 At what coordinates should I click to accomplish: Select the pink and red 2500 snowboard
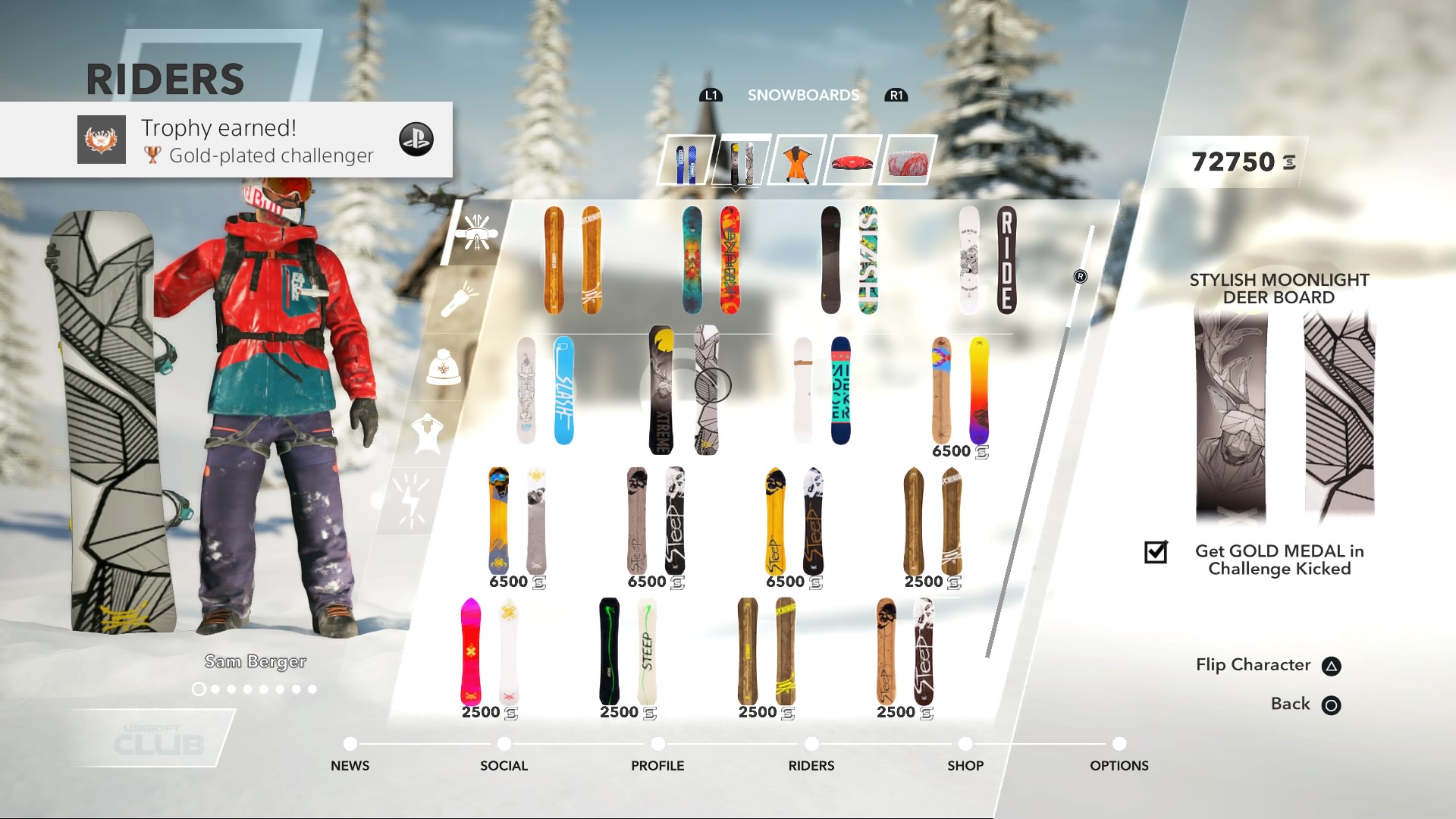click(489, 653)
